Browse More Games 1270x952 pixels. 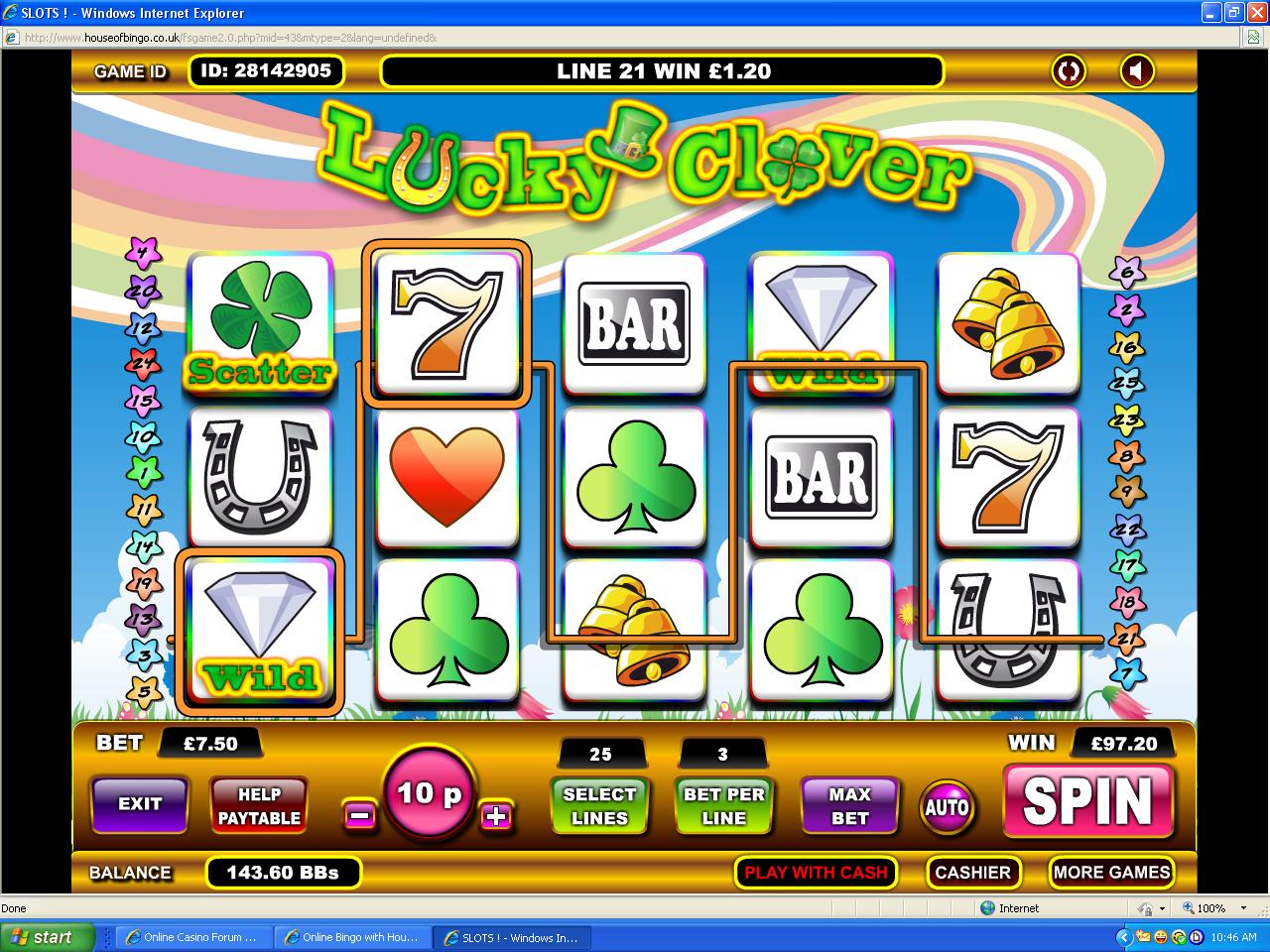point(1111,873)
